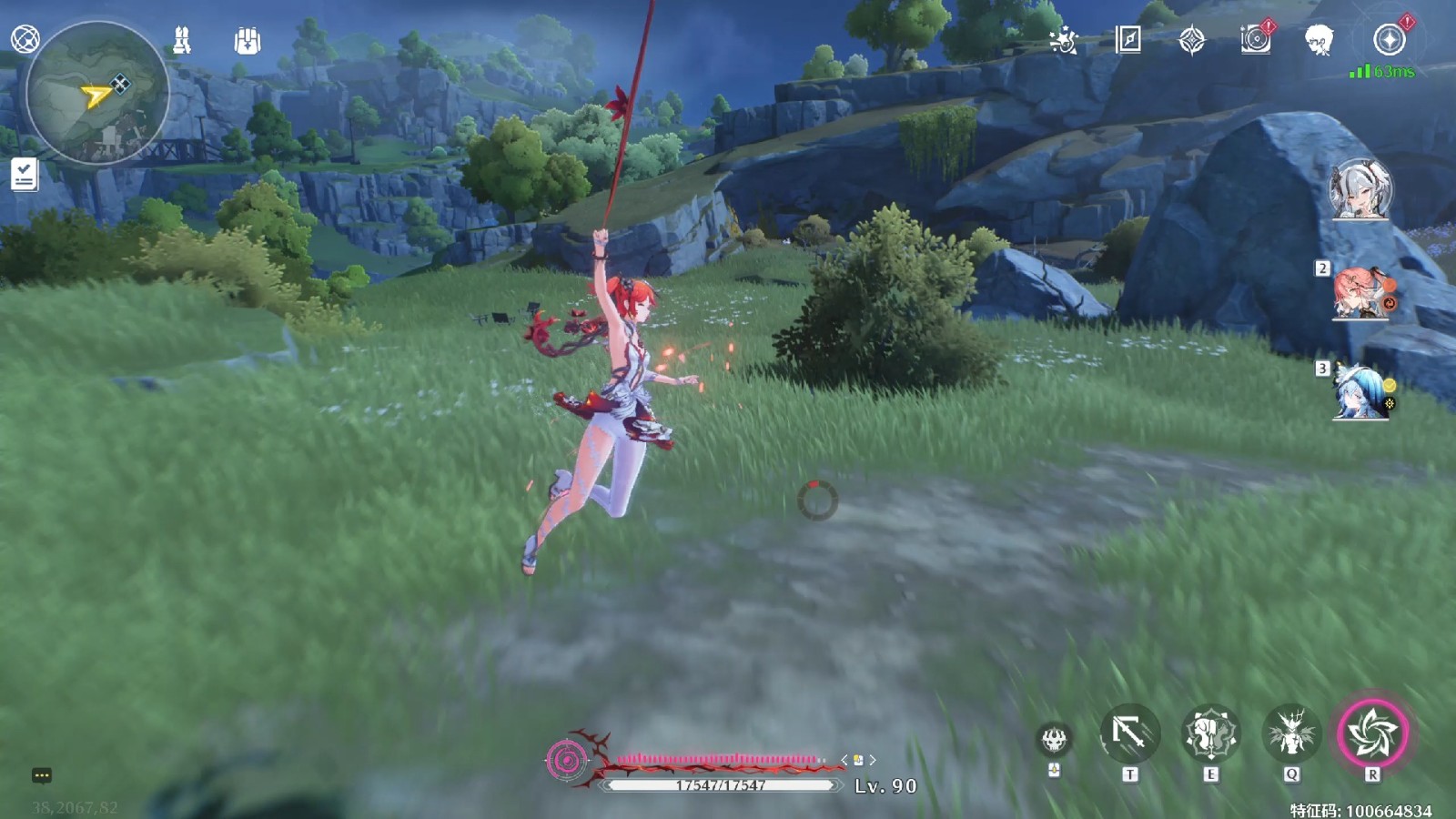Viewport: 1456px width, 819px height.
Task: Open the round star menu with red alert
Action: [1390, 39]
